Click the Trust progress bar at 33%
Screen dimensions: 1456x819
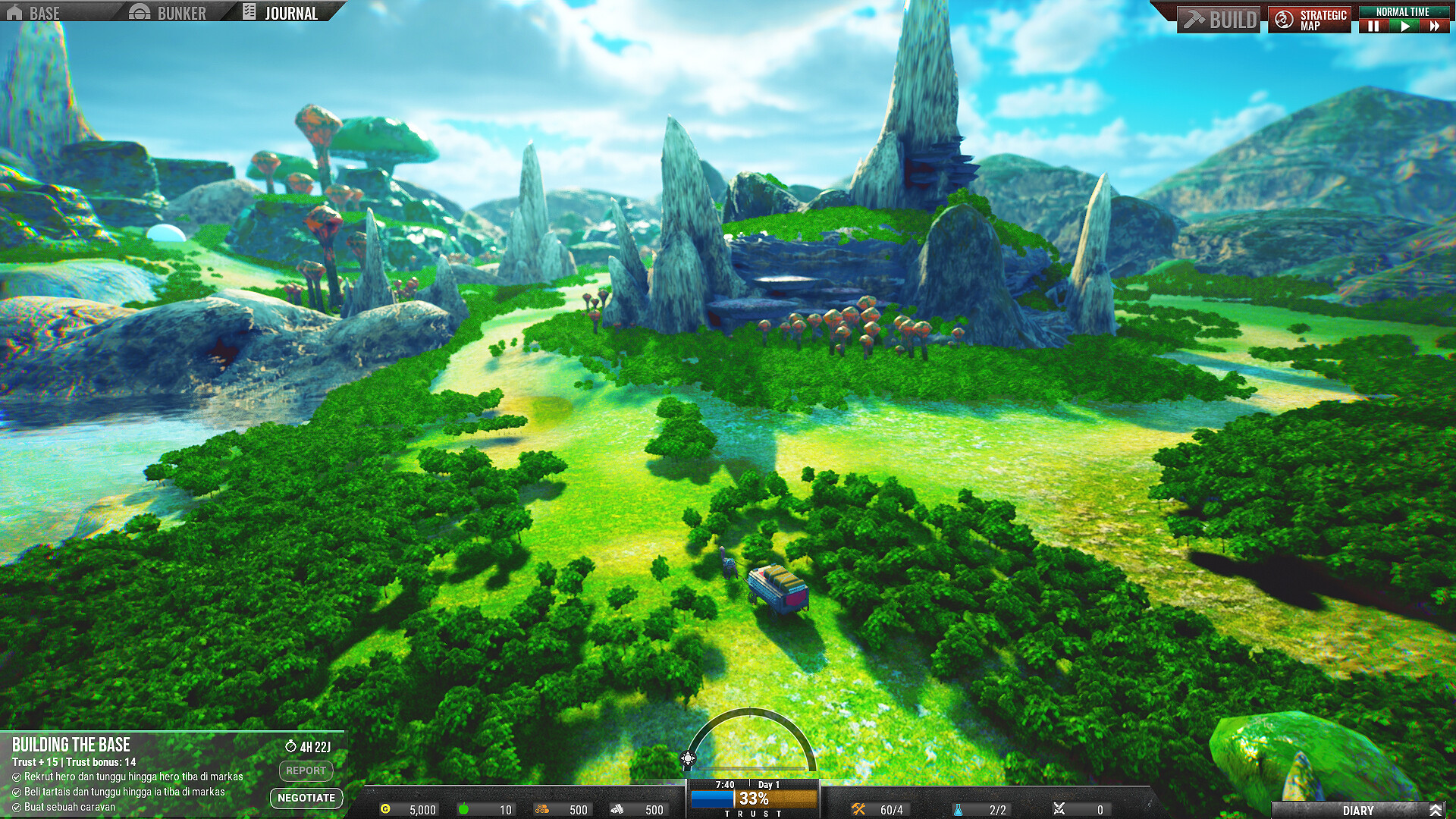(752, 798)
